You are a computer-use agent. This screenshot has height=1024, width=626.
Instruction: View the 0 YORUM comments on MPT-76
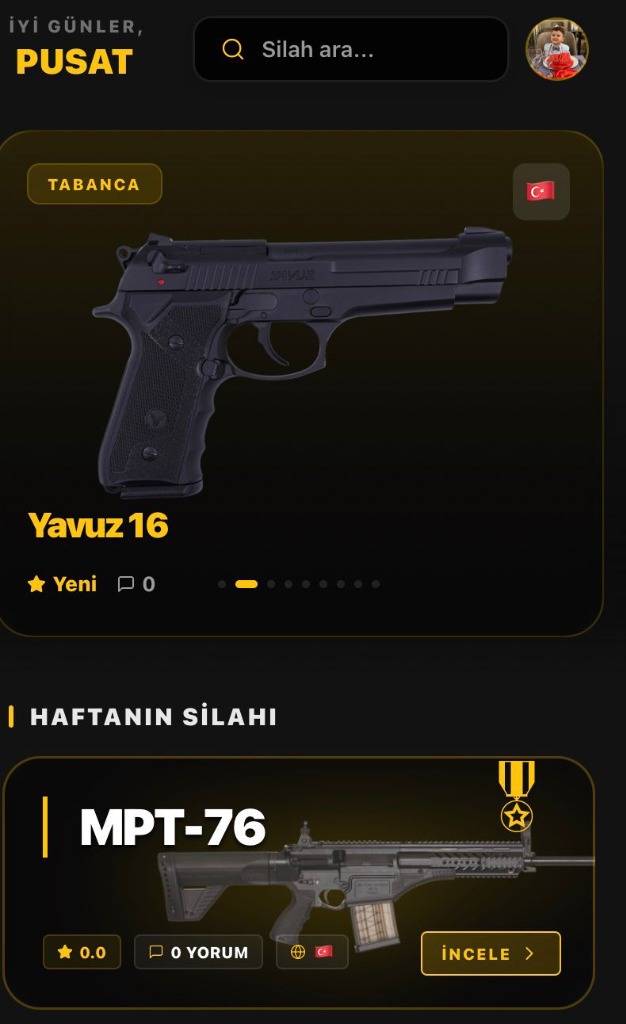click(x=198, y=952)
